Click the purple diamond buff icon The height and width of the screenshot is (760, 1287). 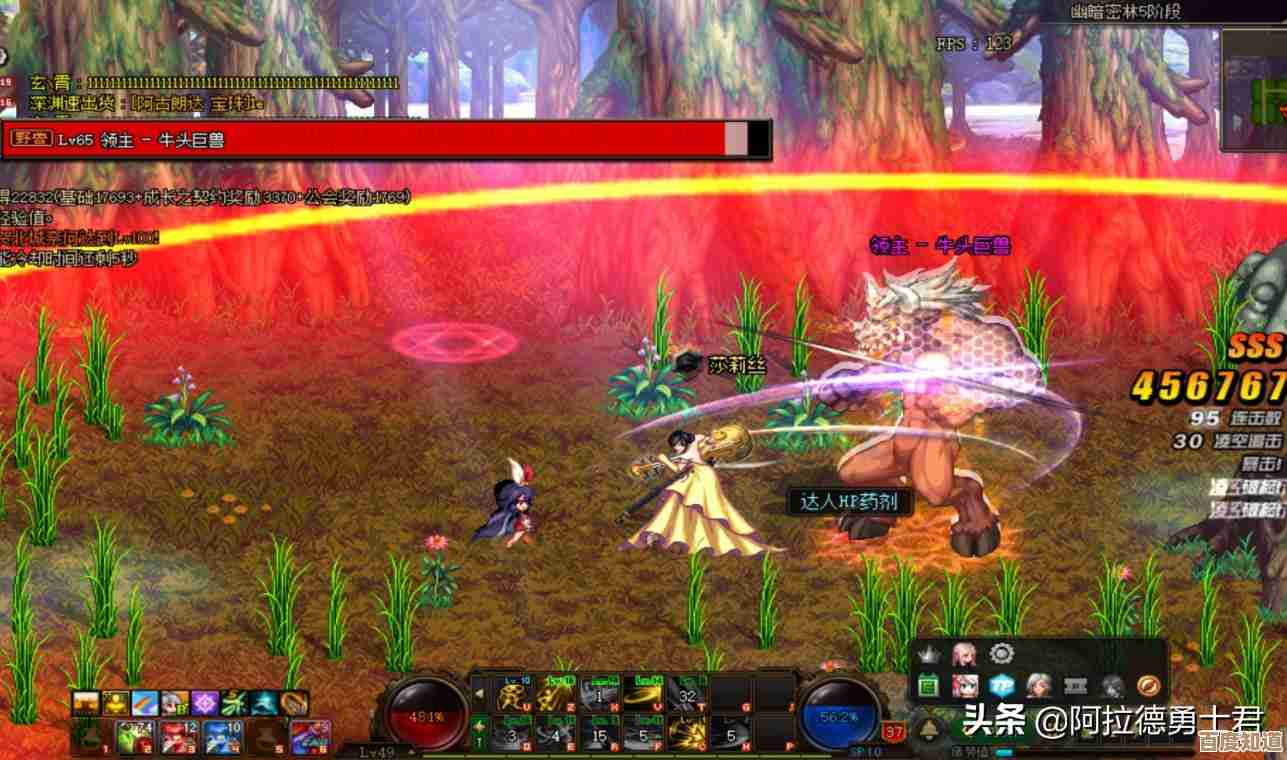point(205,703)
